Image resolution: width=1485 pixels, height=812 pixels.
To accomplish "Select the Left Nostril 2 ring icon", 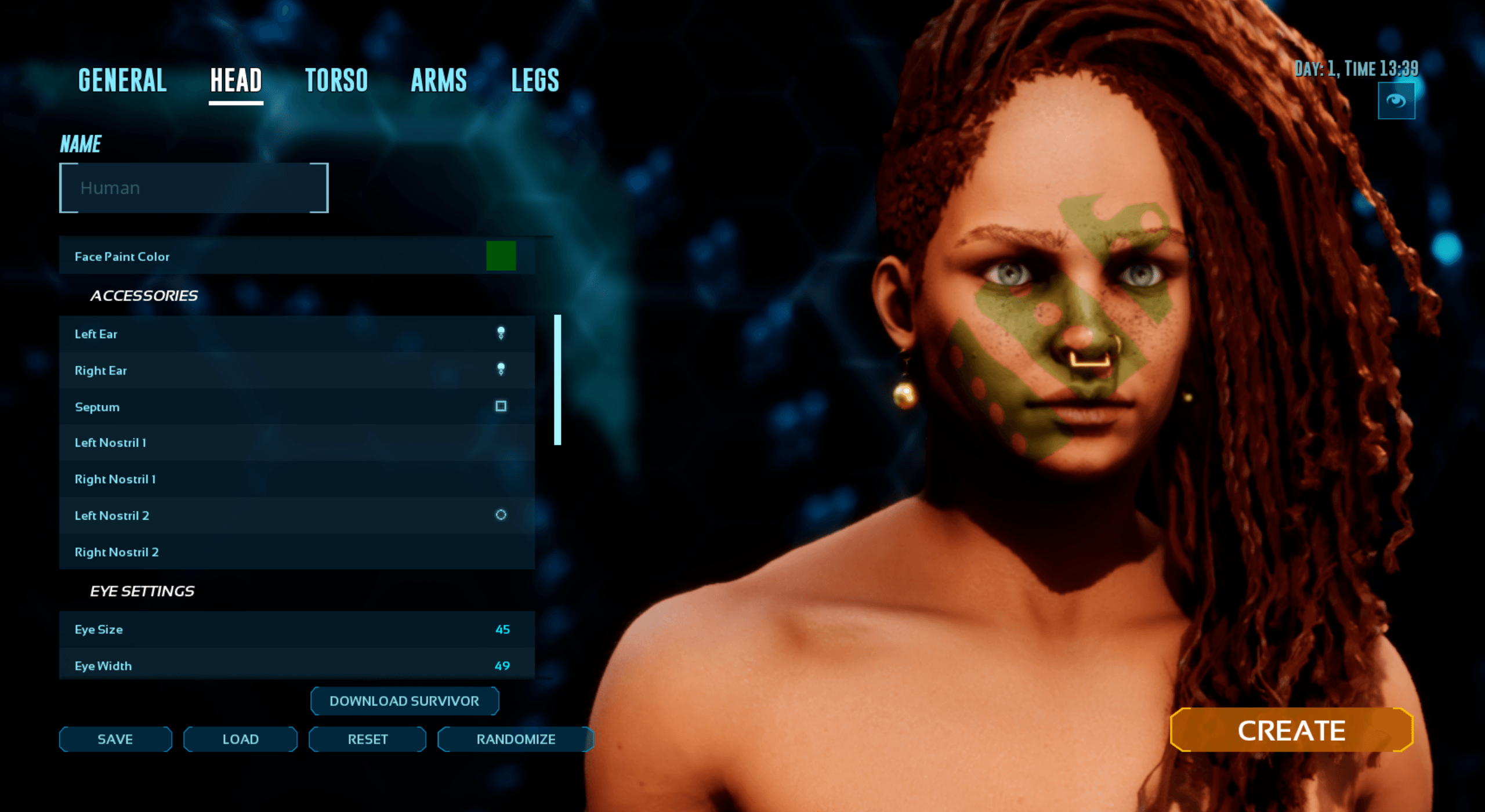I will 501,515.
